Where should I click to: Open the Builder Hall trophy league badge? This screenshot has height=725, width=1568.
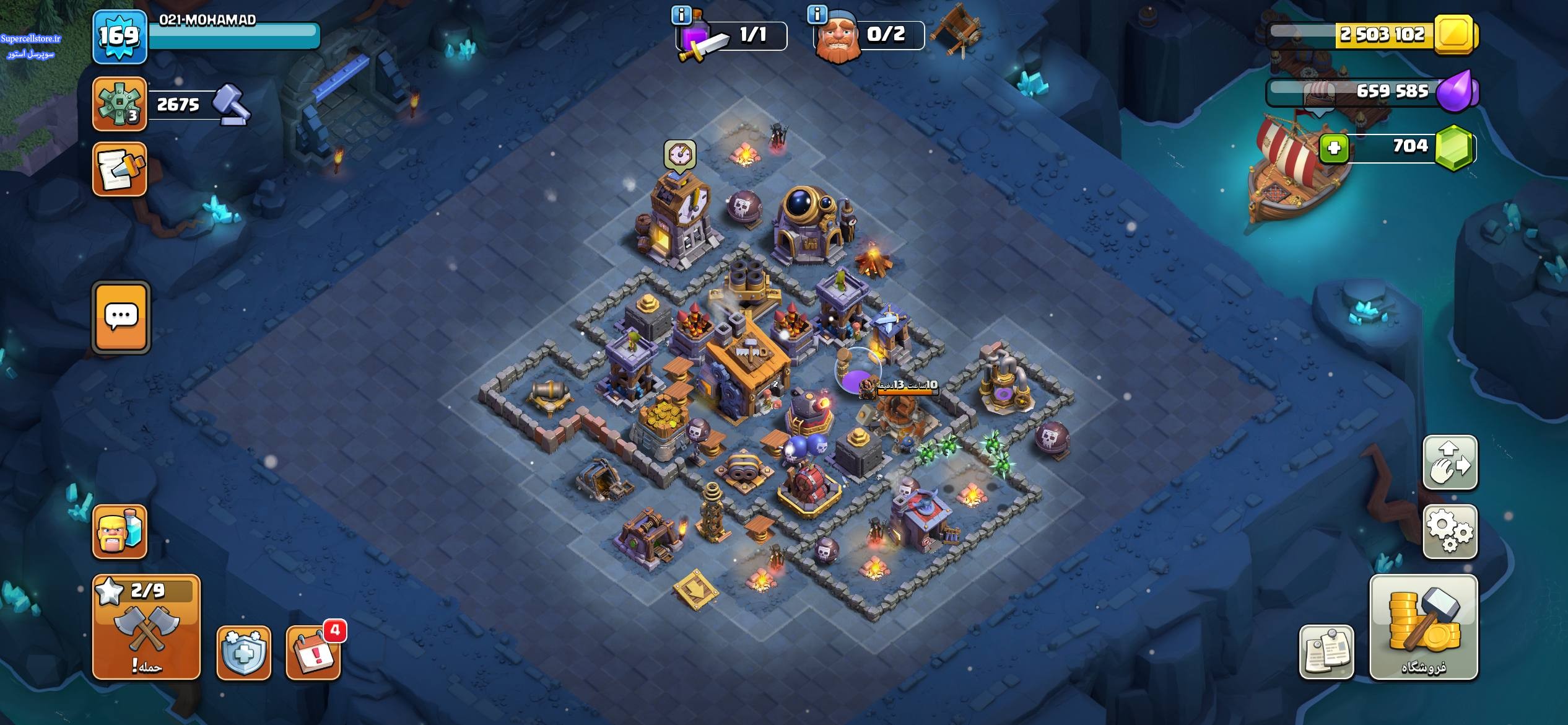tap(120, 104)
